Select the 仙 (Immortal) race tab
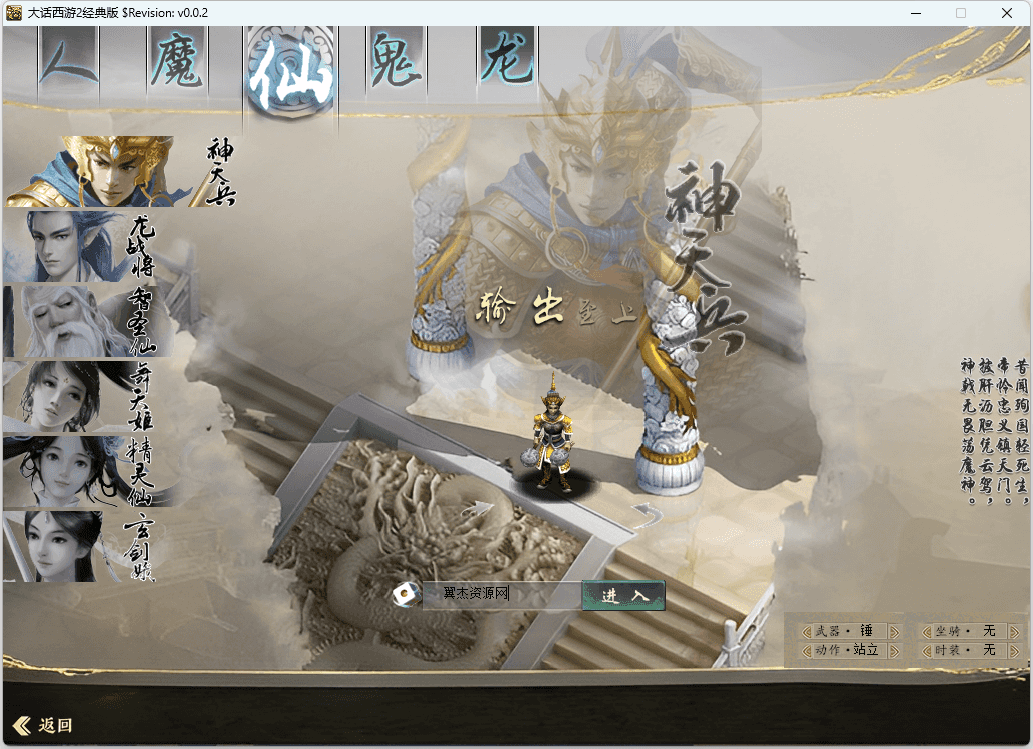1033x749 pixels. (288, 72)
